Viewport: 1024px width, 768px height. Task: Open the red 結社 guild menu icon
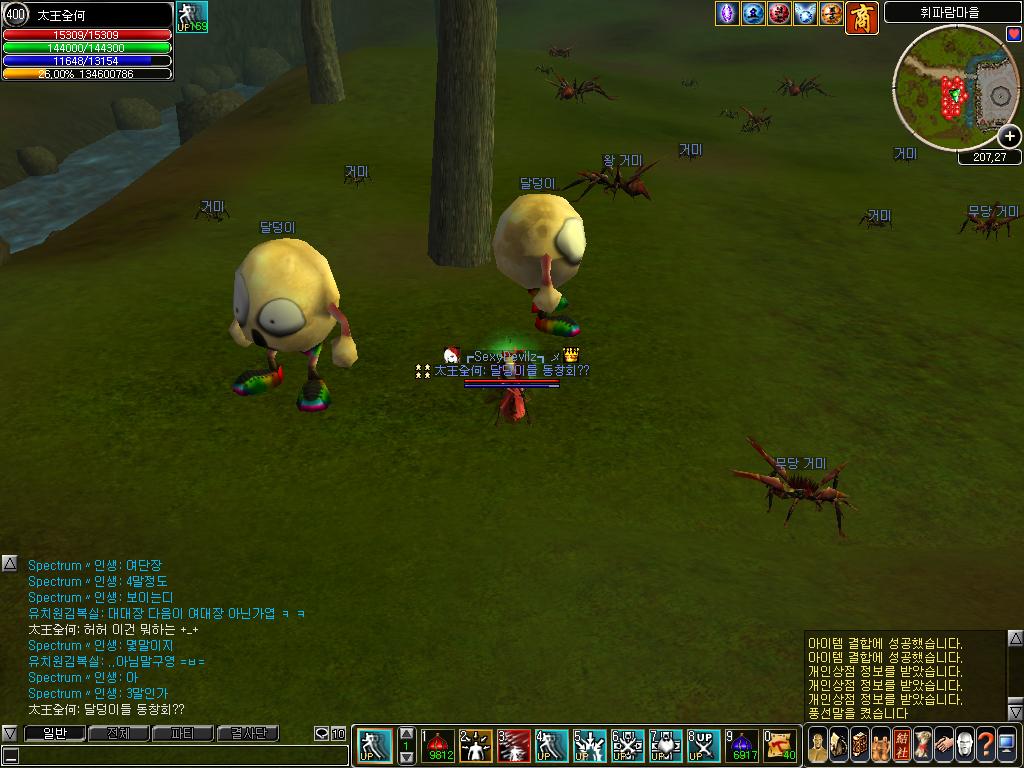(902, 745)
